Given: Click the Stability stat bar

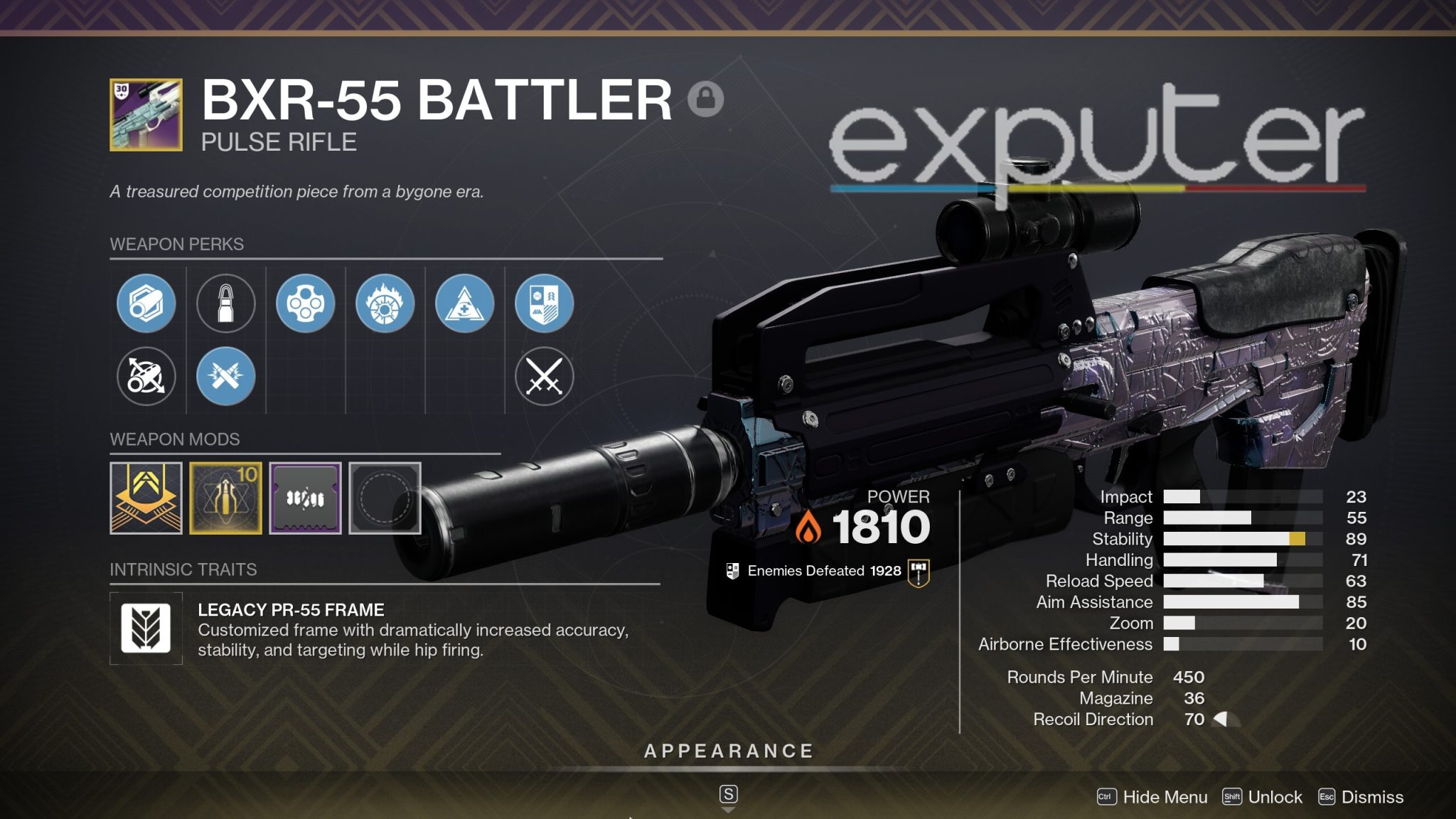Looking at the screenshot, I should tap(1244, 539).
